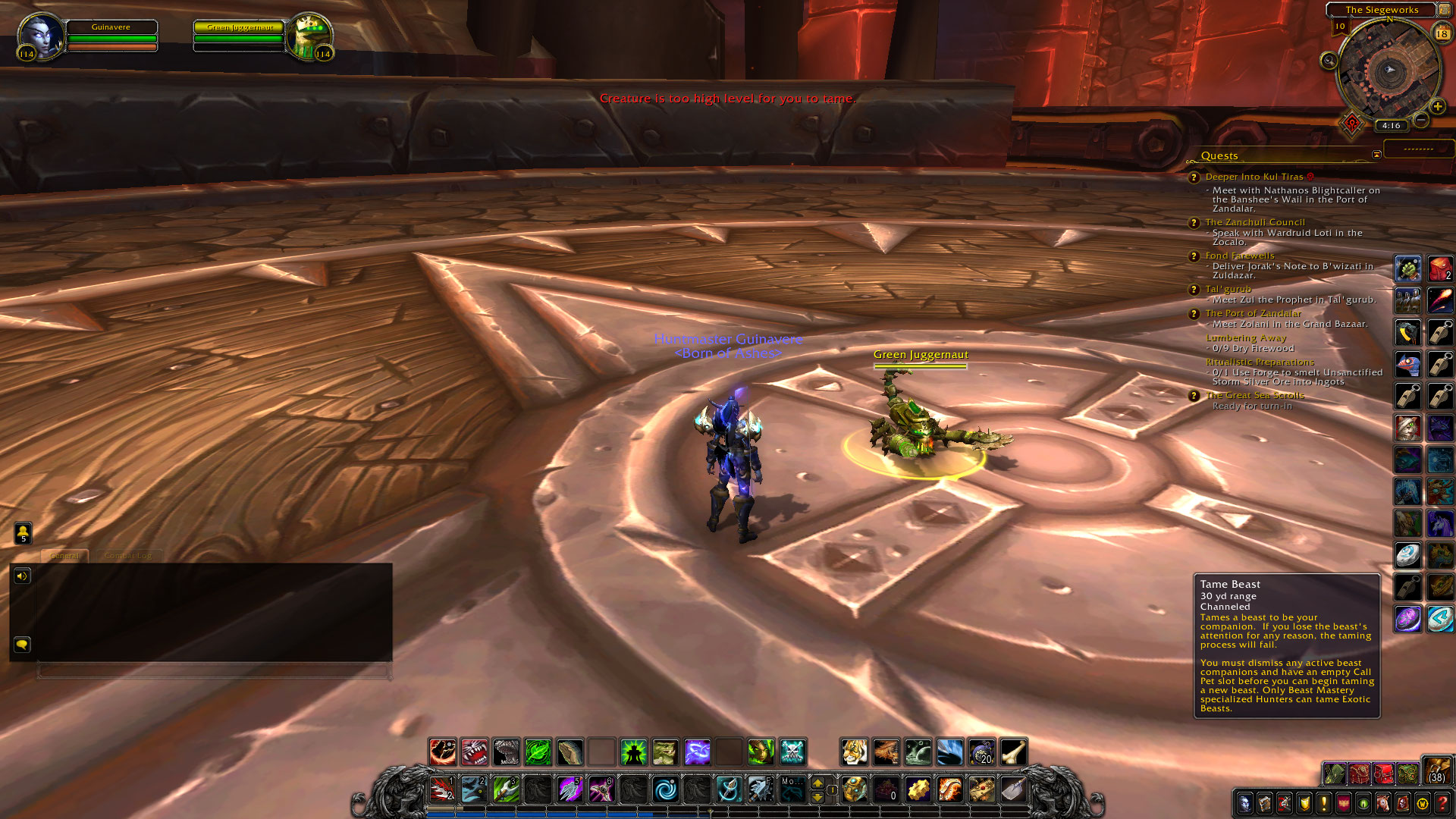Viewport: 1456px width, 819px height.
Task: Click Guinavere's player portrait
Action: point(39,35)
